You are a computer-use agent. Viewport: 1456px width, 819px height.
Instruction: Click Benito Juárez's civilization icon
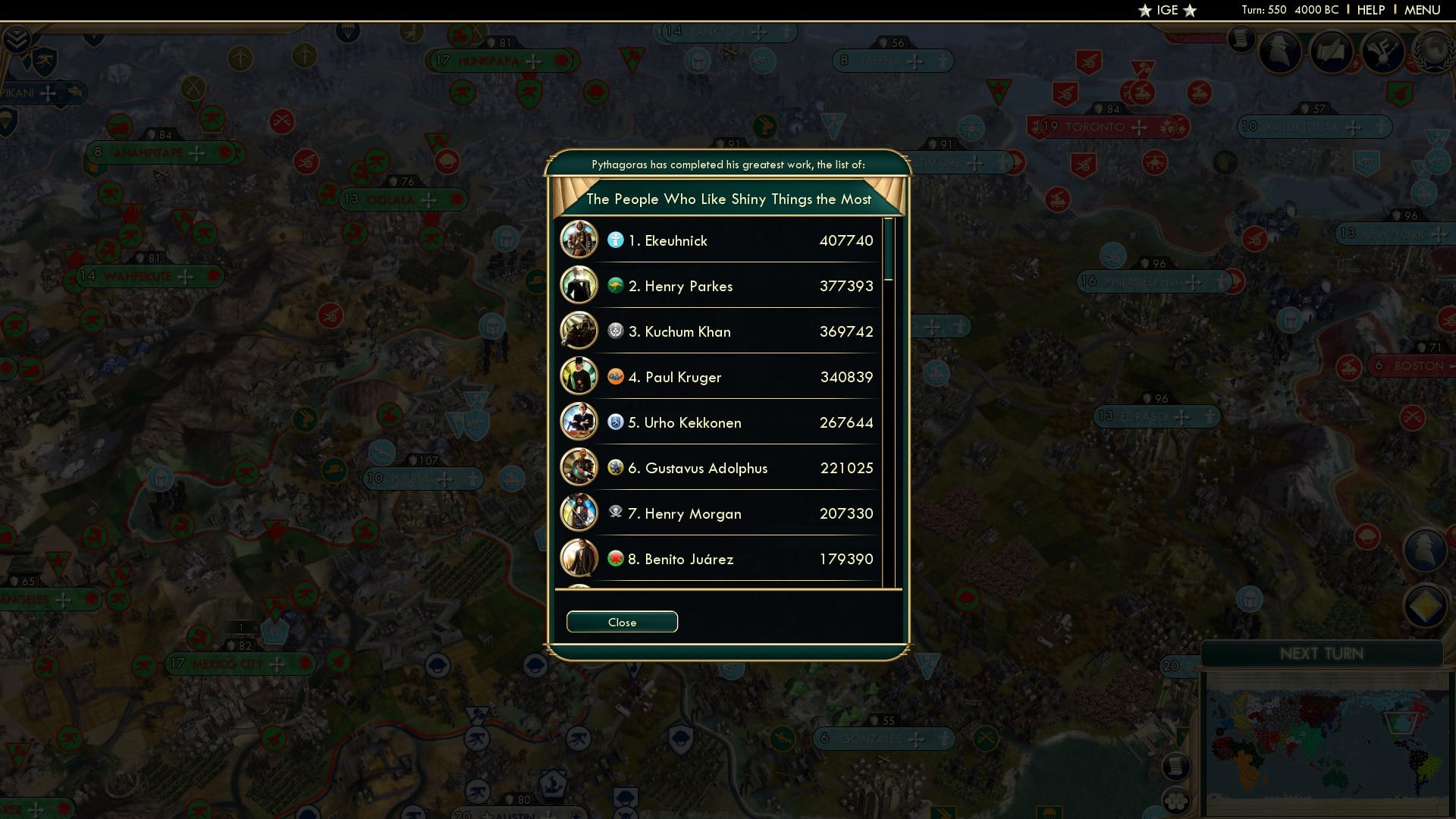[617, 559]
